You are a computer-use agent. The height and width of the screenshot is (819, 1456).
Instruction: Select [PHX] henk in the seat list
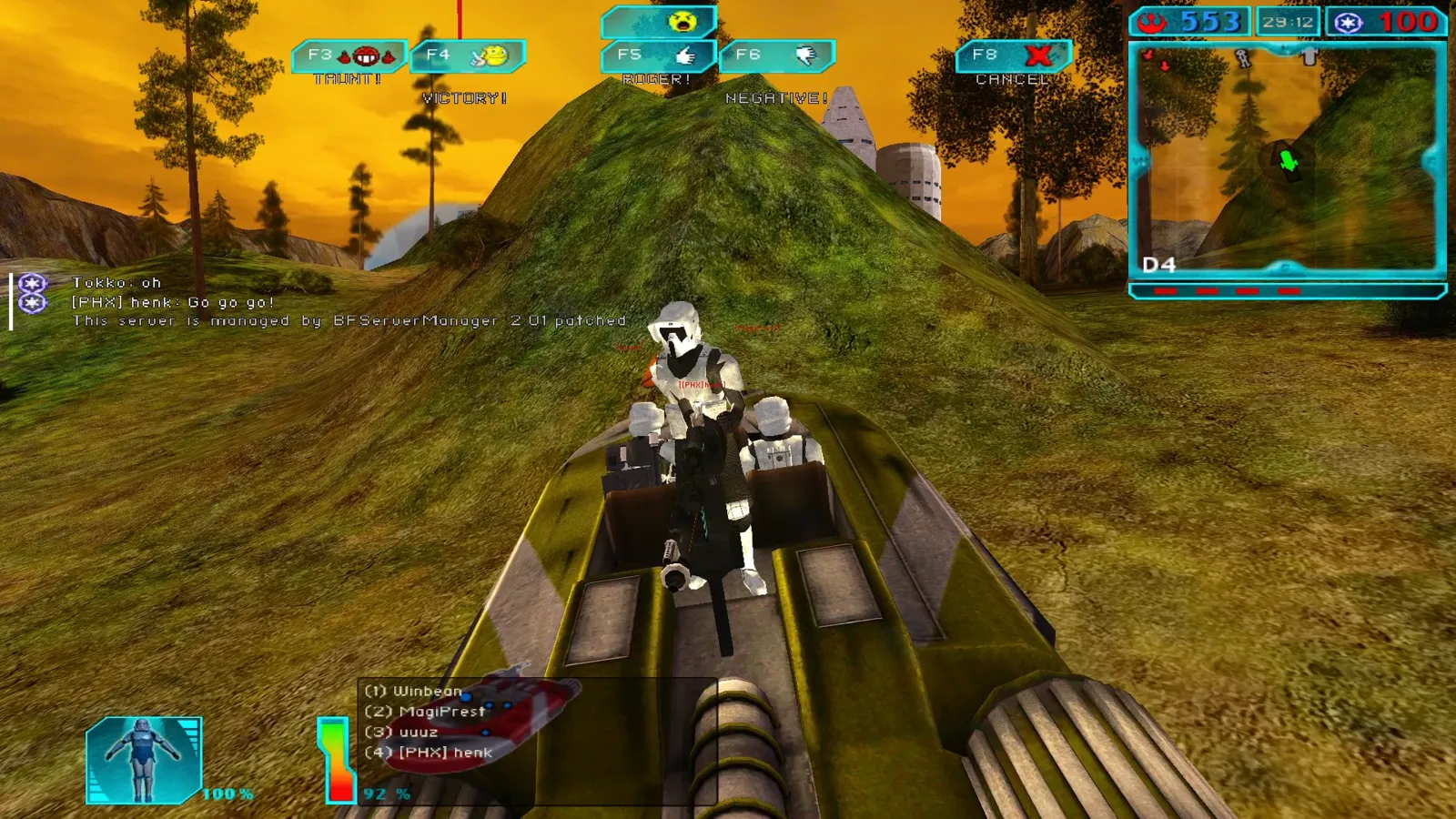point(429,753)
